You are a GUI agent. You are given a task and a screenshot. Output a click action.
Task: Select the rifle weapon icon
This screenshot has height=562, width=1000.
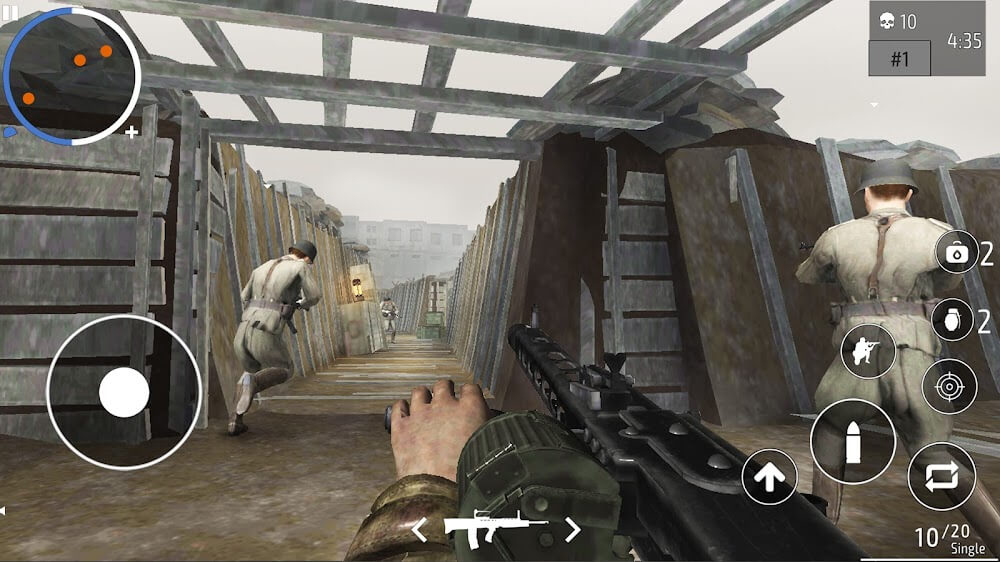[495, 528]
